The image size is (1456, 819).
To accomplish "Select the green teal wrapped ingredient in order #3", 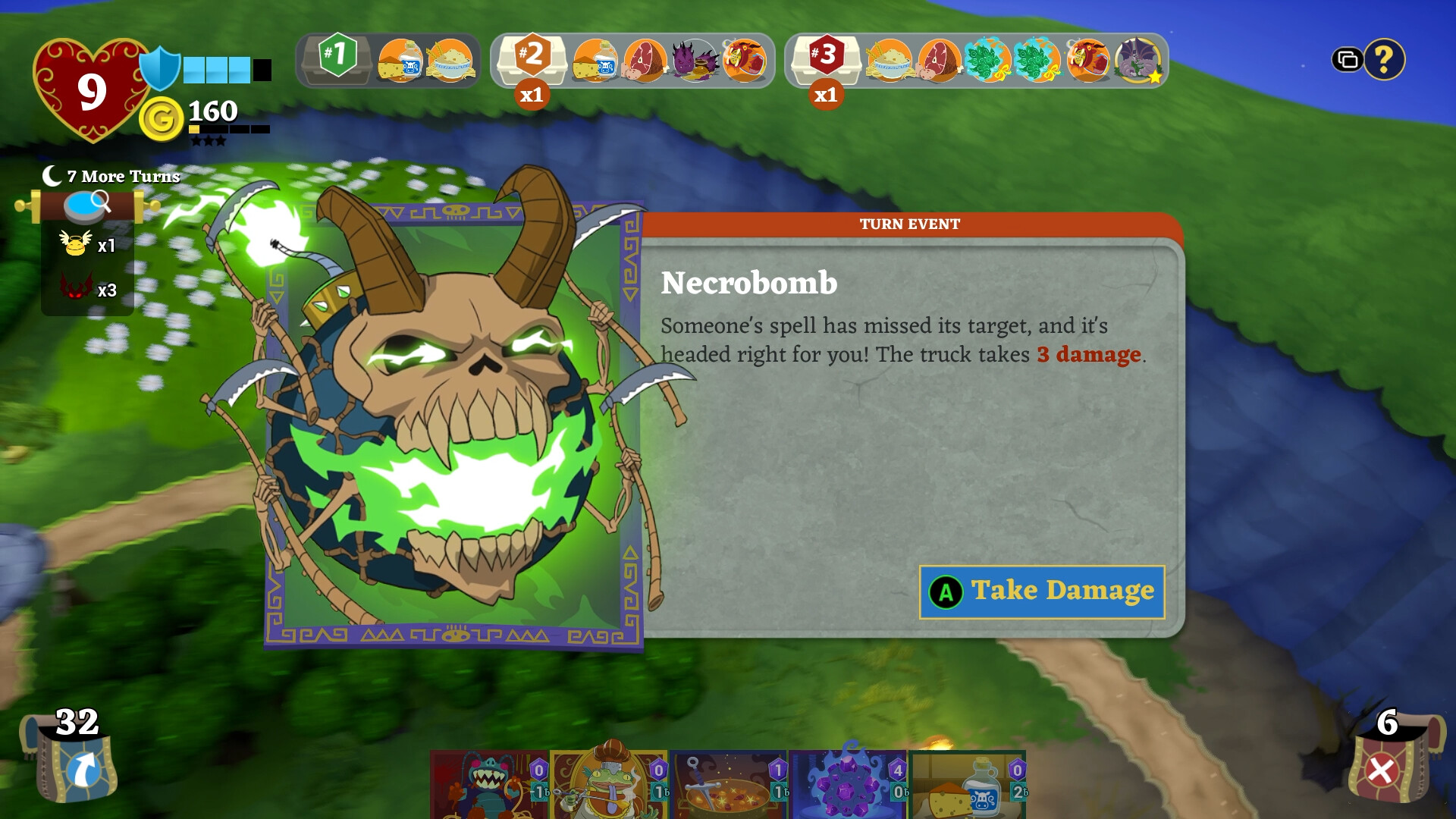I will coord(988,62).
